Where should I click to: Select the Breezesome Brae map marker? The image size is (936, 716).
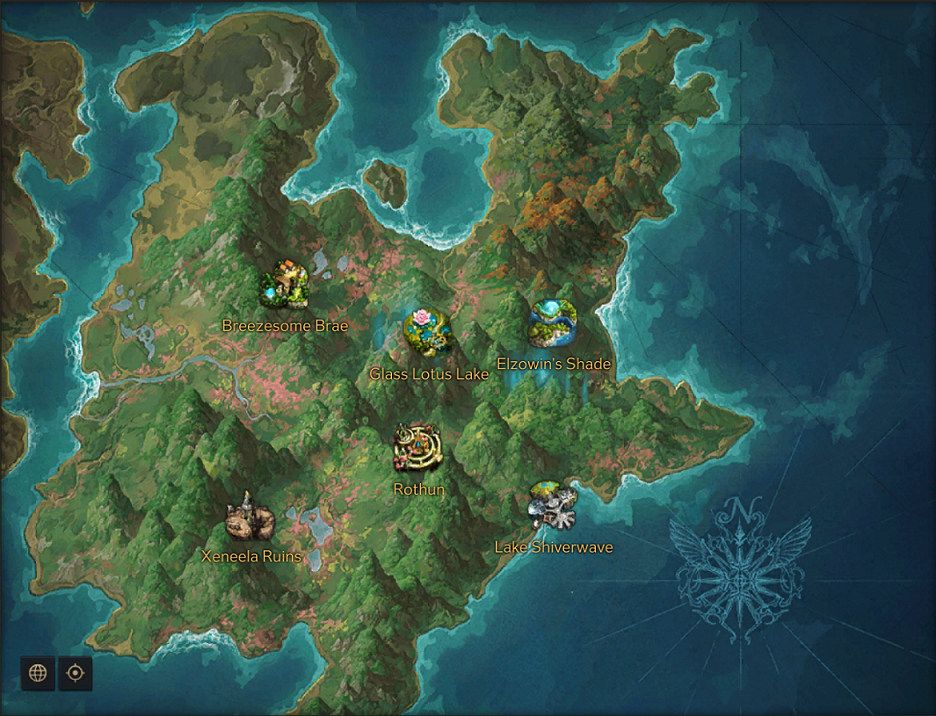pos(284,287)
